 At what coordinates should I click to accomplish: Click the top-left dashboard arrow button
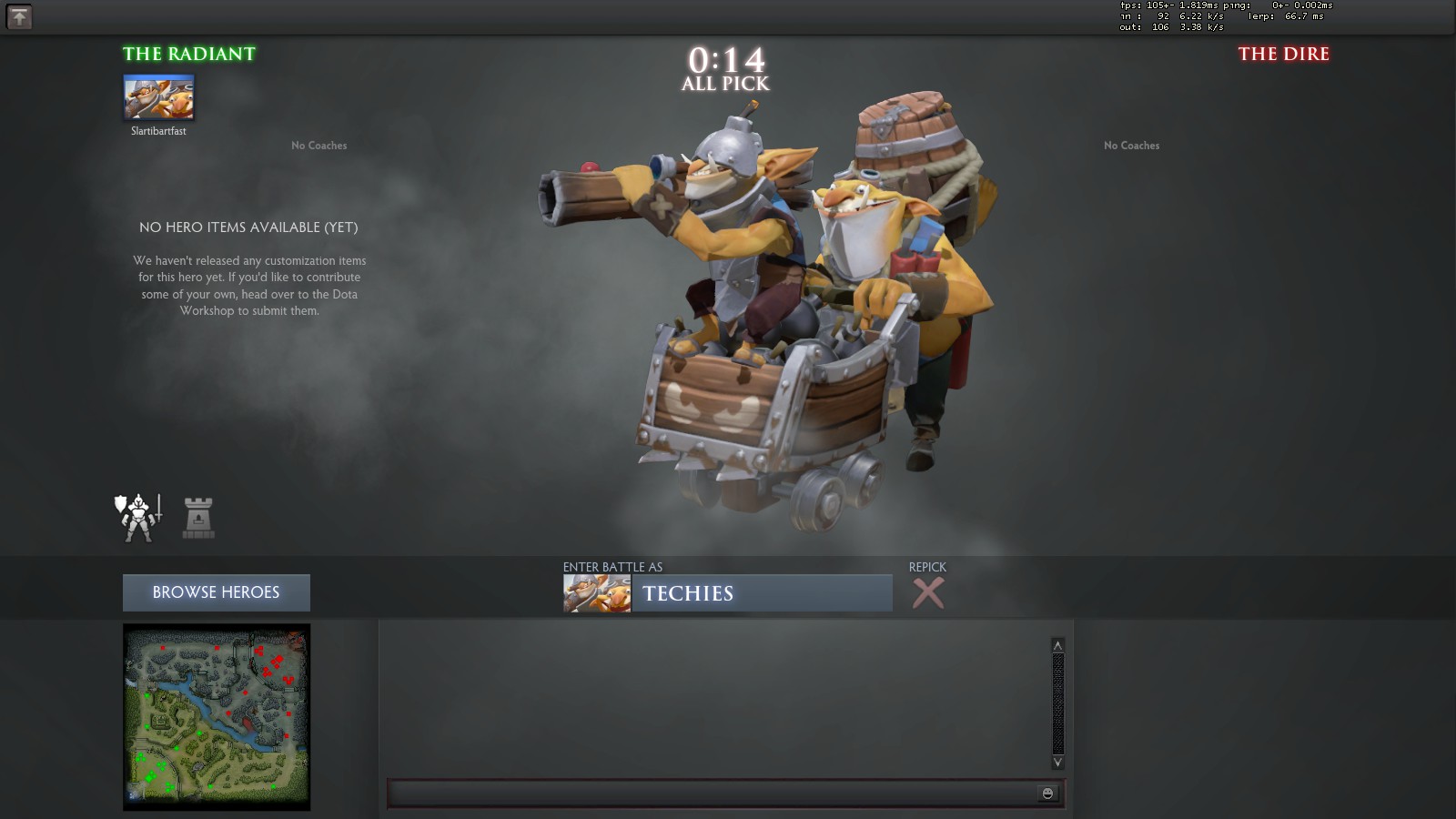19,16
